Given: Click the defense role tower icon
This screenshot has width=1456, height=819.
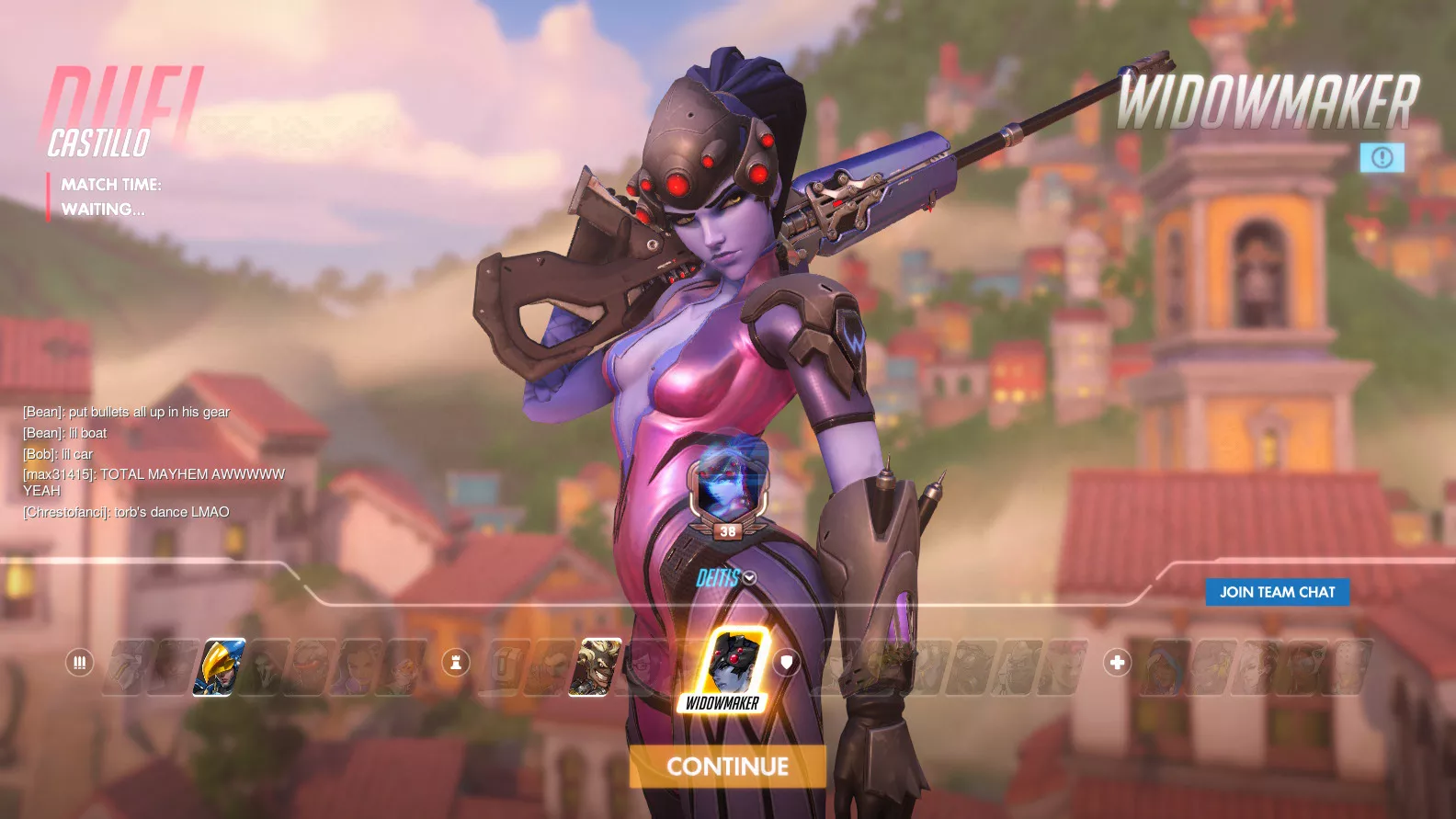Looking at the screenshot, I should (456, 662).
